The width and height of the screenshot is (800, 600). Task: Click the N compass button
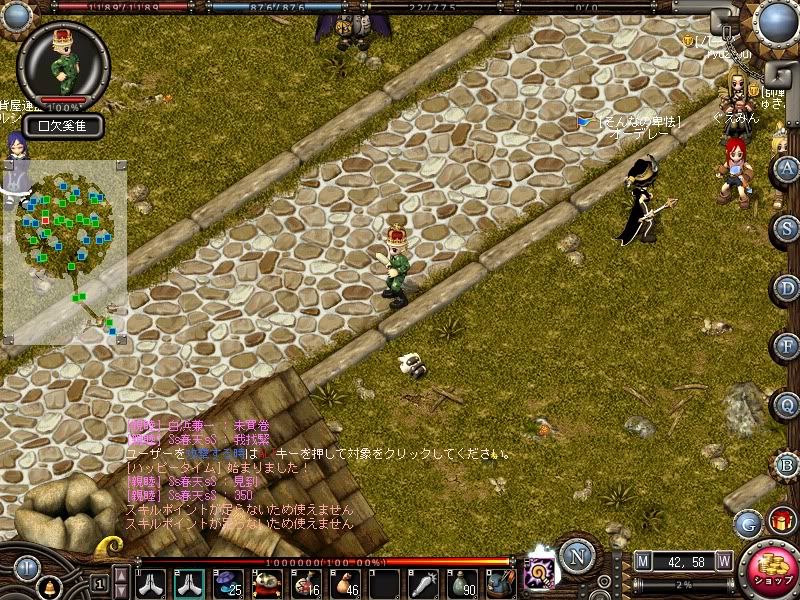(x=577, y=555)
